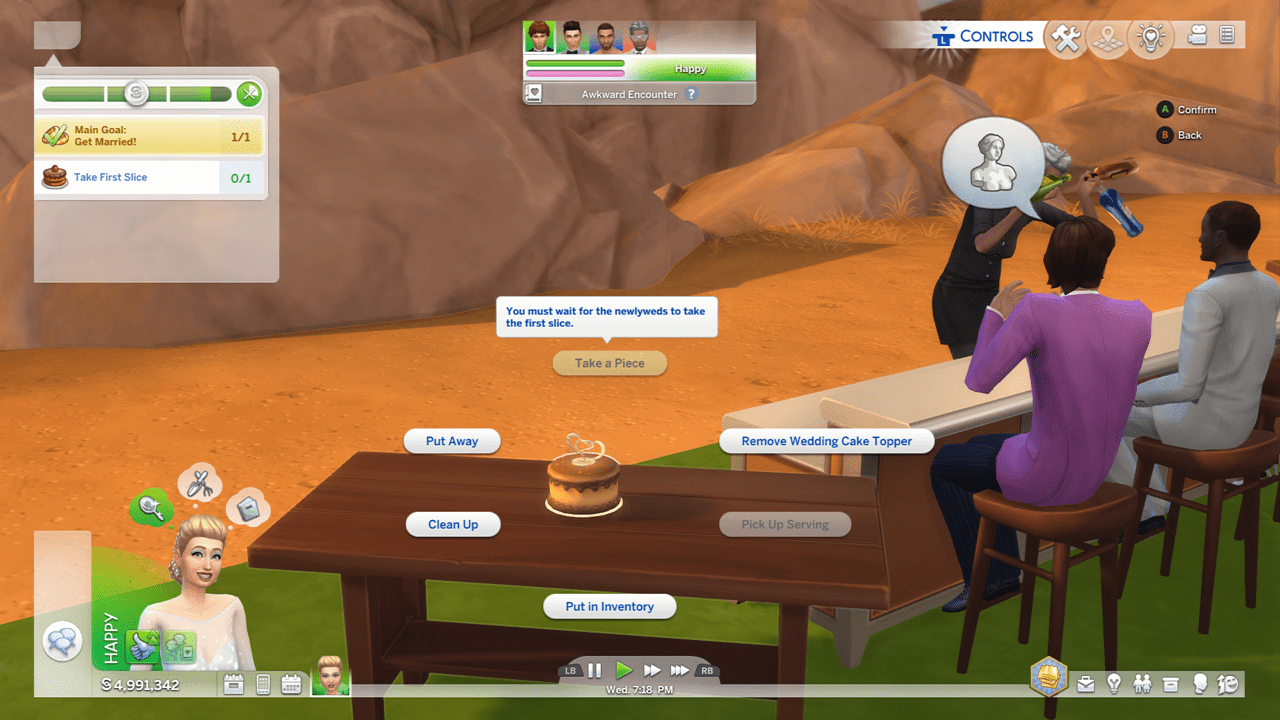Pause the game with the pause control
This screenshot has height=720, width=1280.
pos(595,670)
